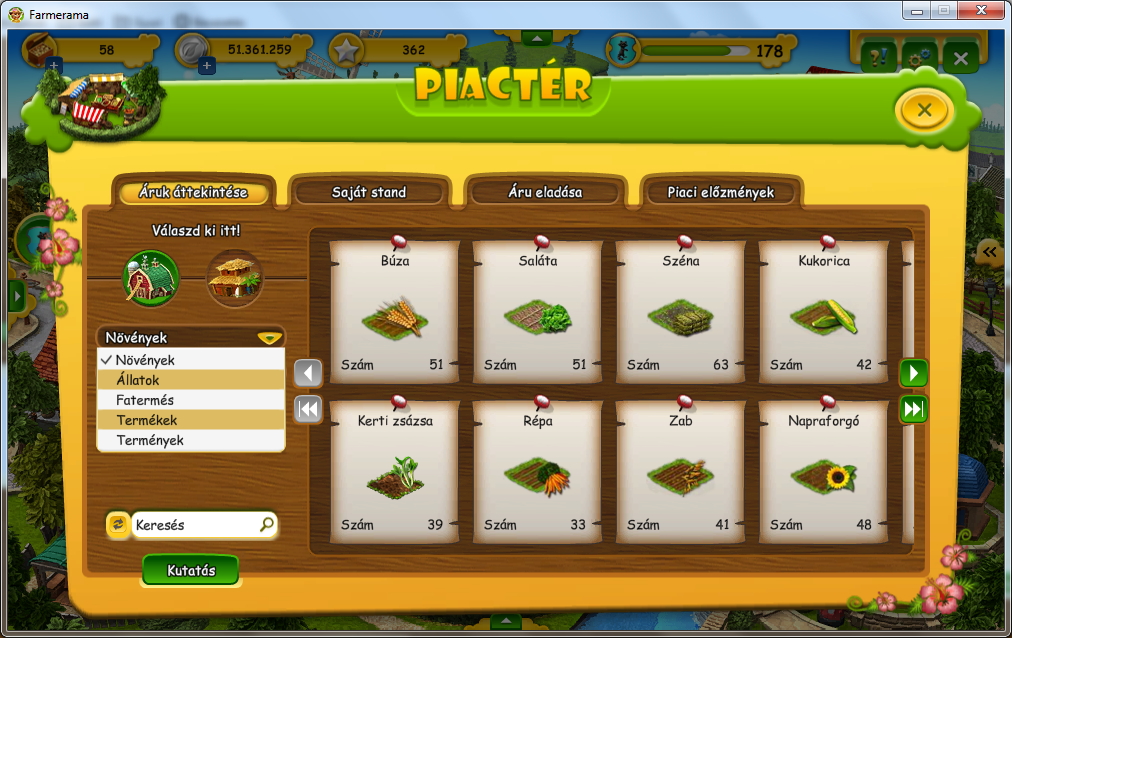The height and width of the screenshot is (757, 1134).
Task: Open the Áru eladása tab
Action: pyautogui.click(x=545, y=192)
